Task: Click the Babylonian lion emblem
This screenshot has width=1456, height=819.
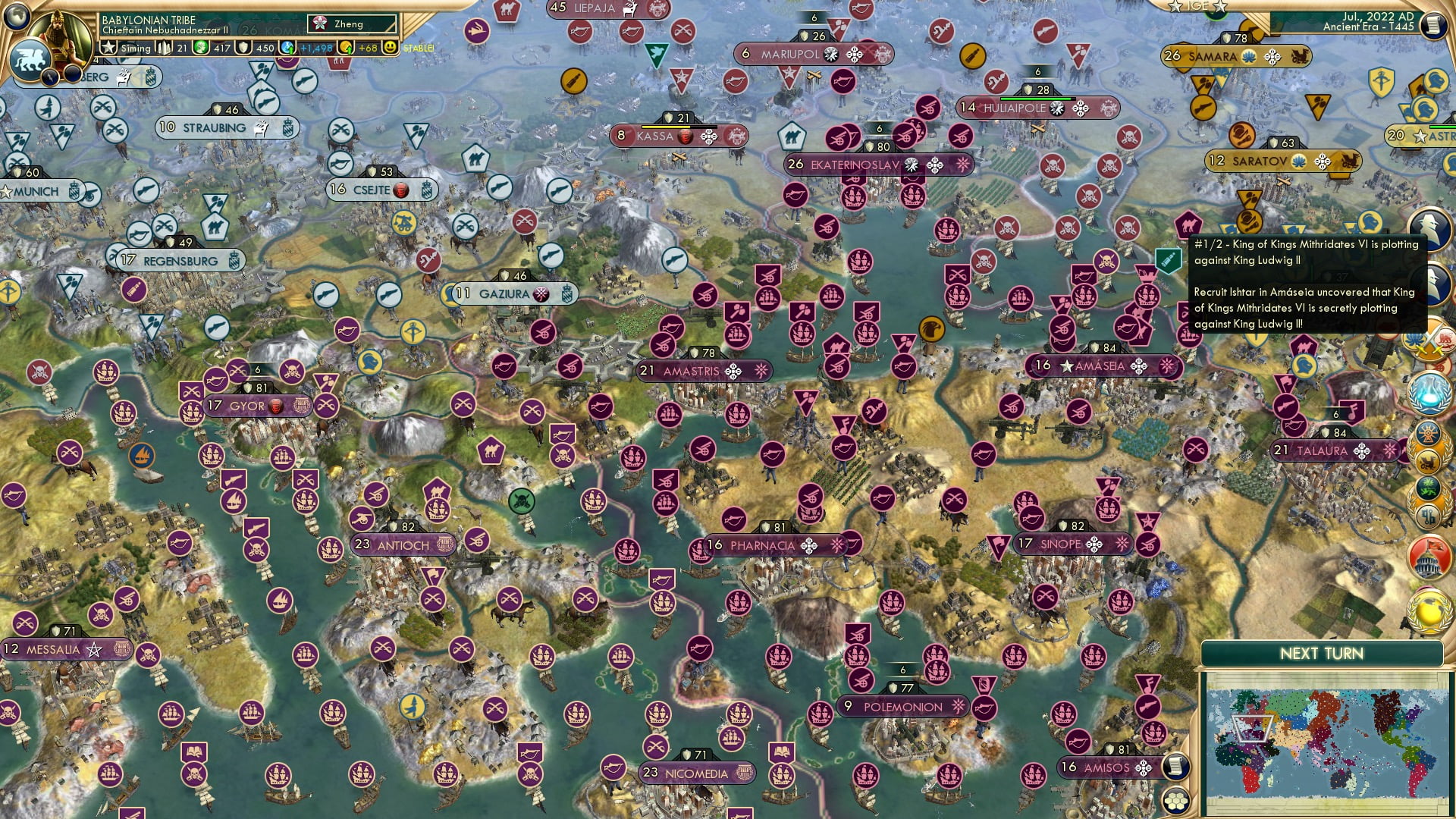Action: [x=30, y=61]
